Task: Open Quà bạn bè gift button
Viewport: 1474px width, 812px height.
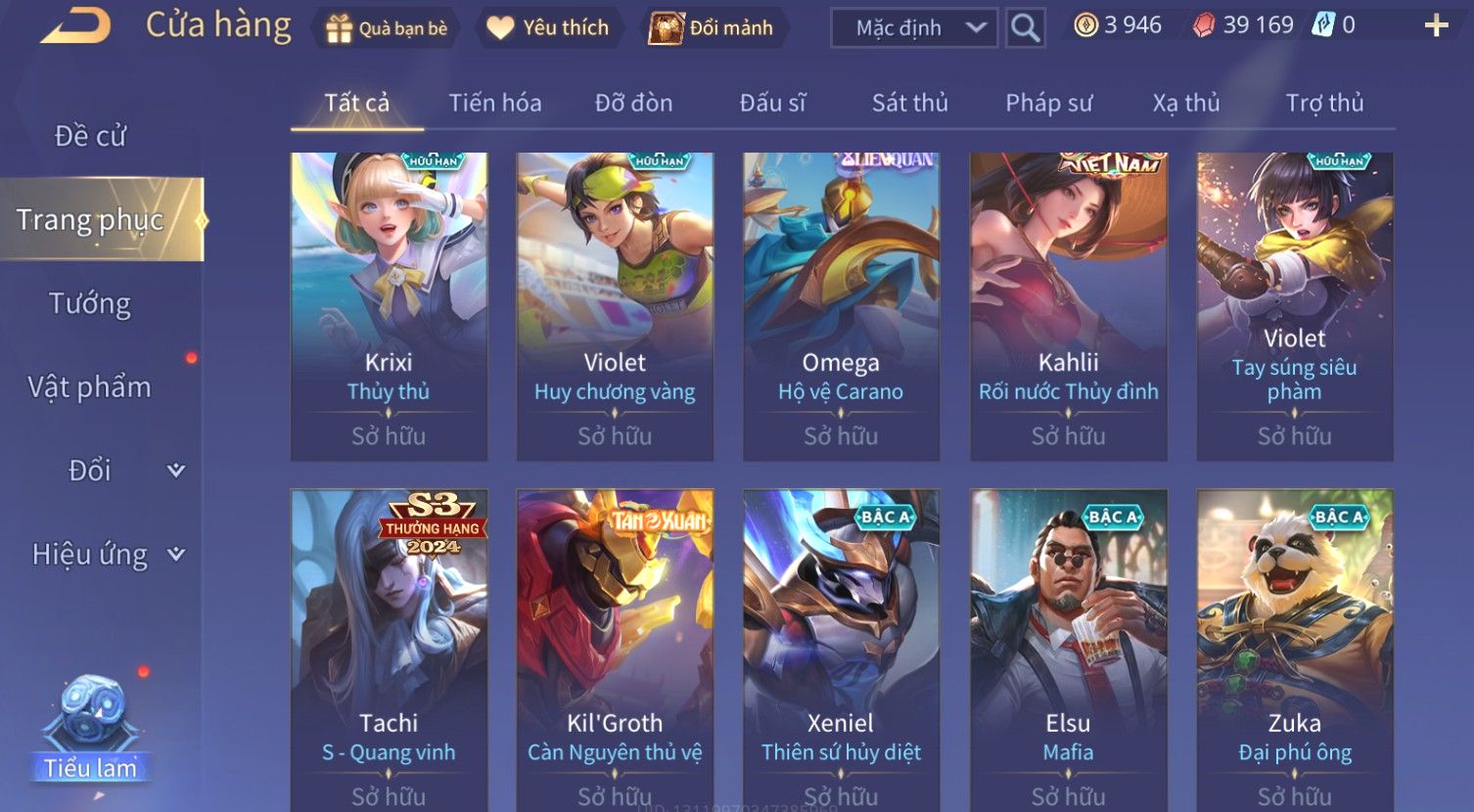Action: [x=386, y=28]
